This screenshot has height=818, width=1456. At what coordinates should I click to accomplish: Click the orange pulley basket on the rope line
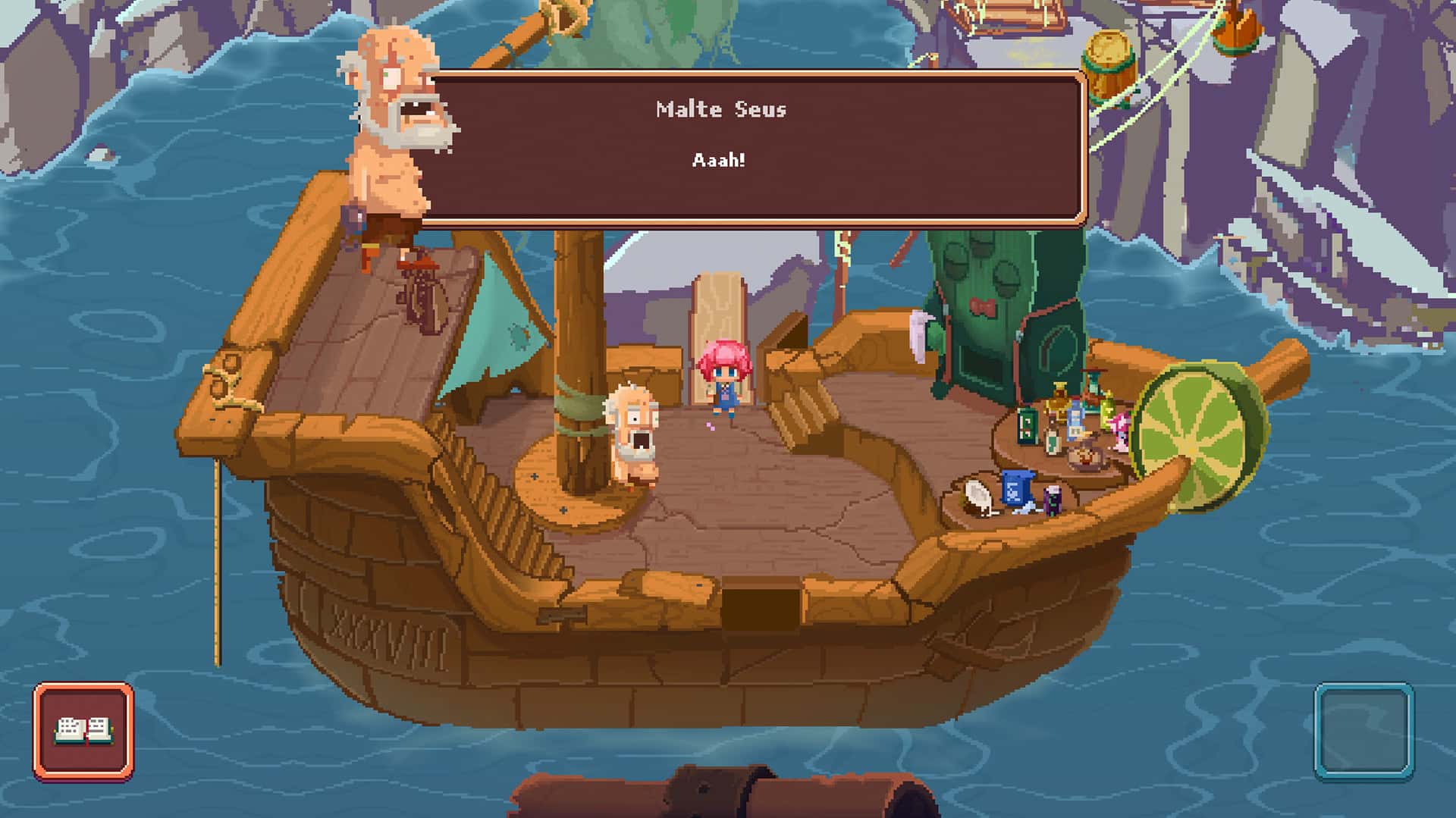click(x=1237, y=34)
